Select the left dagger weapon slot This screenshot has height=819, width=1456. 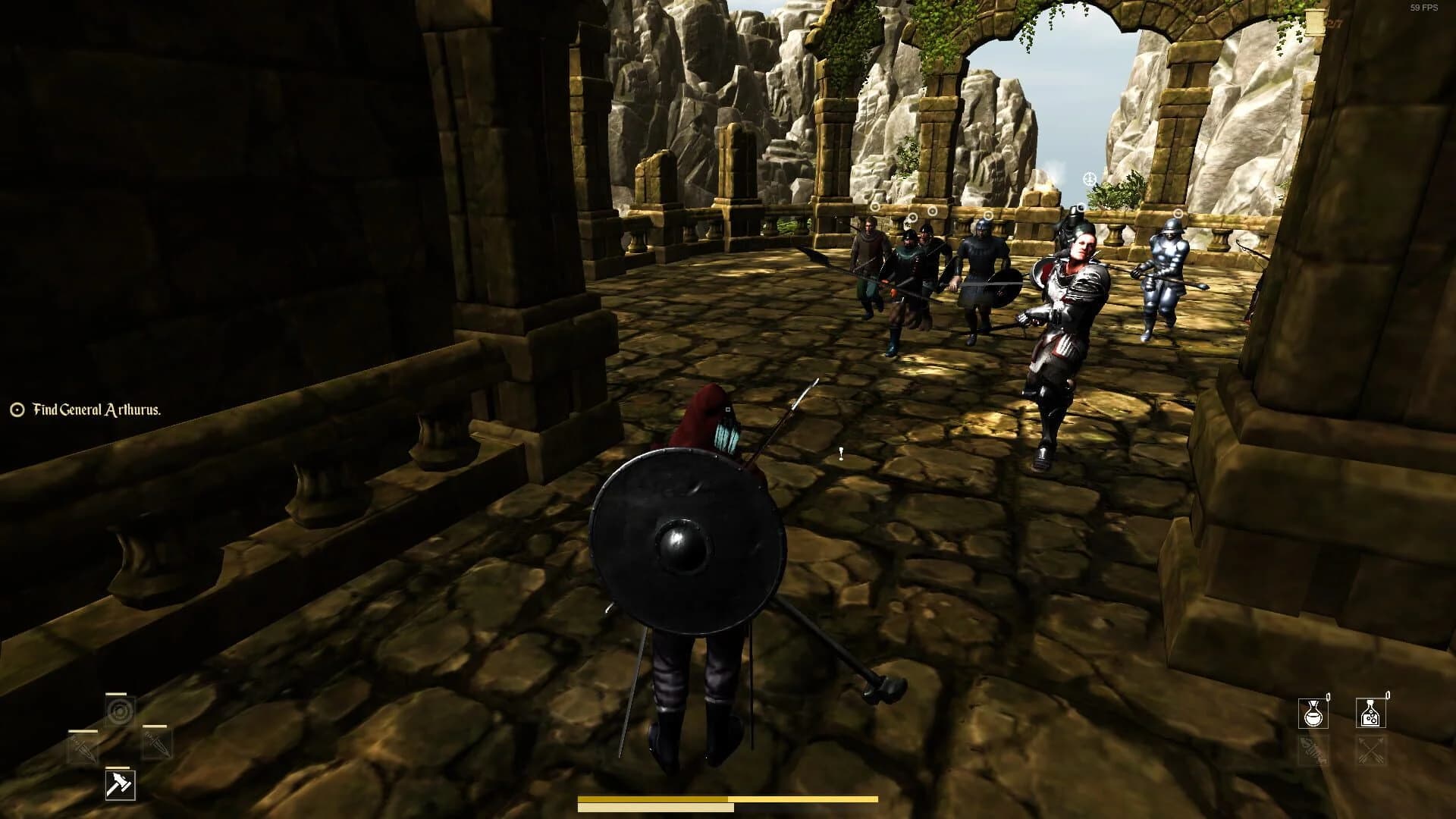tap(82, 745)
